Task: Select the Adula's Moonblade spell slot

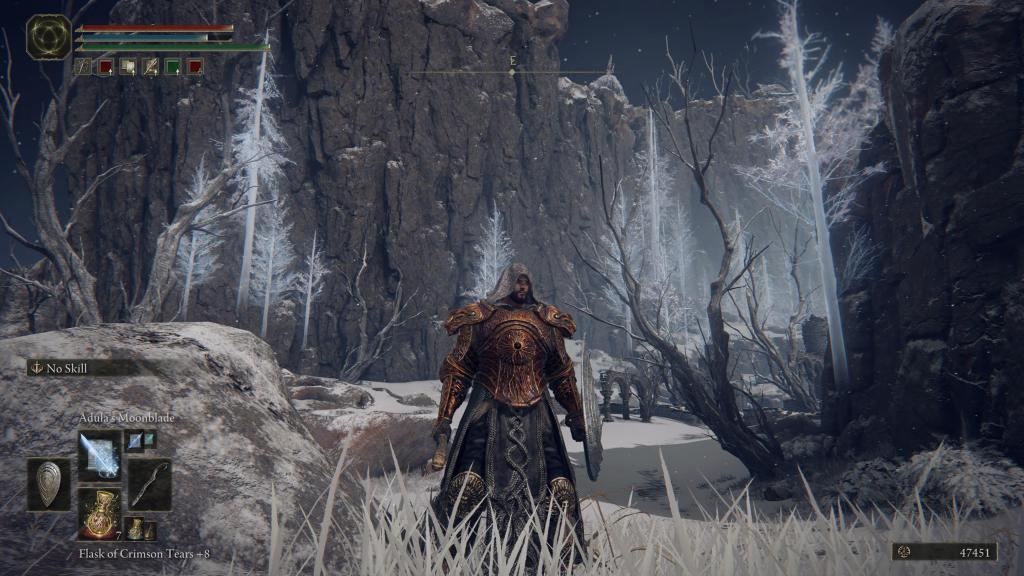Action: pos(99,455)
